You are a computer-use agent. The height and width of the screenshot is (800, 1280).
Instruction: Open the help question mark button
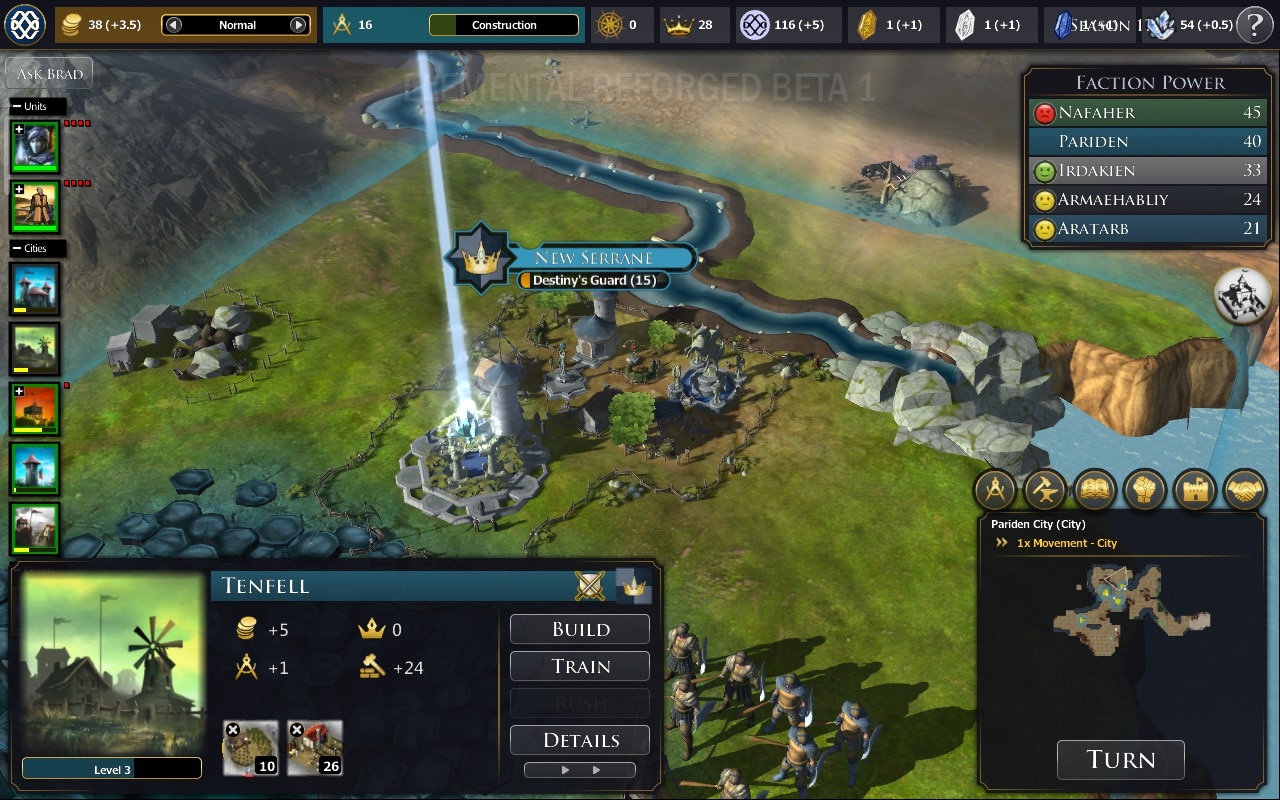pos(1255,25)
